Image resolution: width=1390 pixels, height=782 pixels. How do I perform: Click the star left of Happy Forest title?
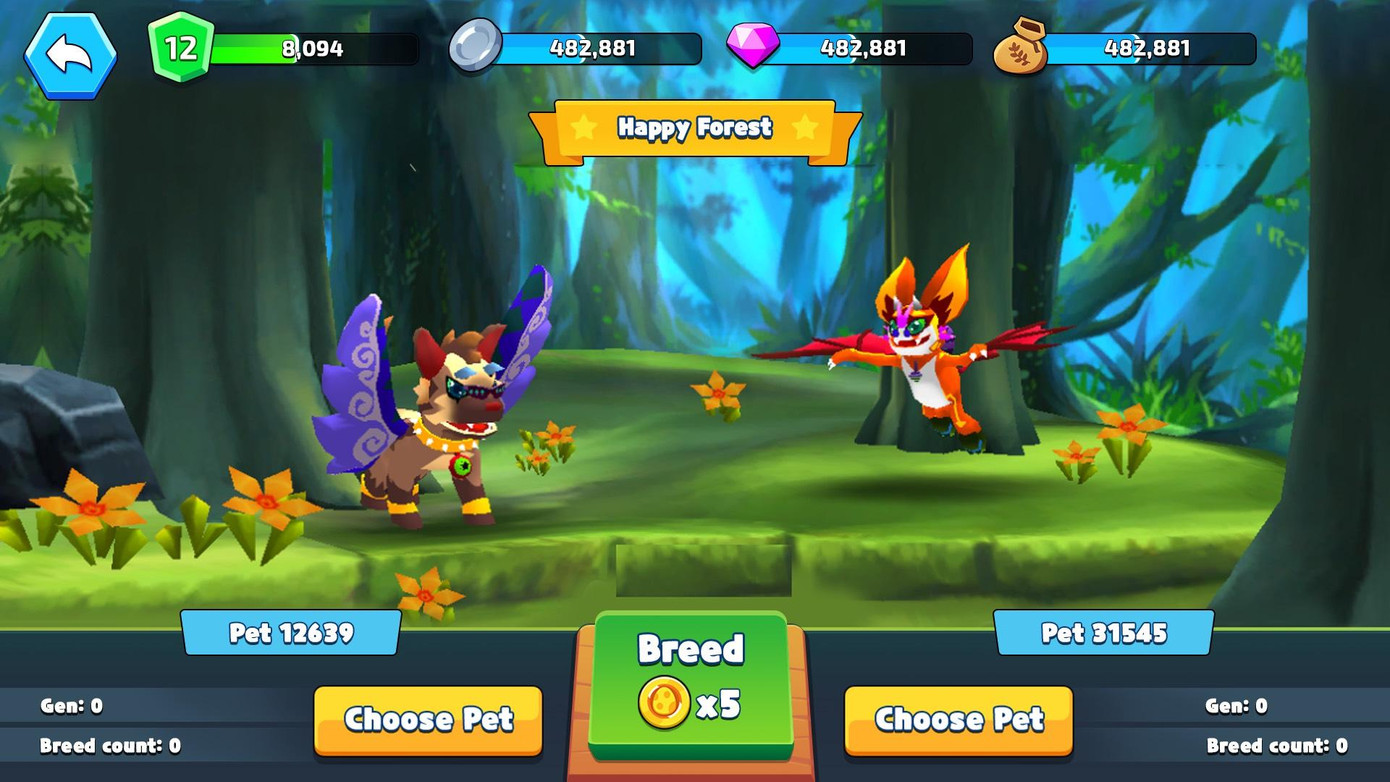(580, 128)
